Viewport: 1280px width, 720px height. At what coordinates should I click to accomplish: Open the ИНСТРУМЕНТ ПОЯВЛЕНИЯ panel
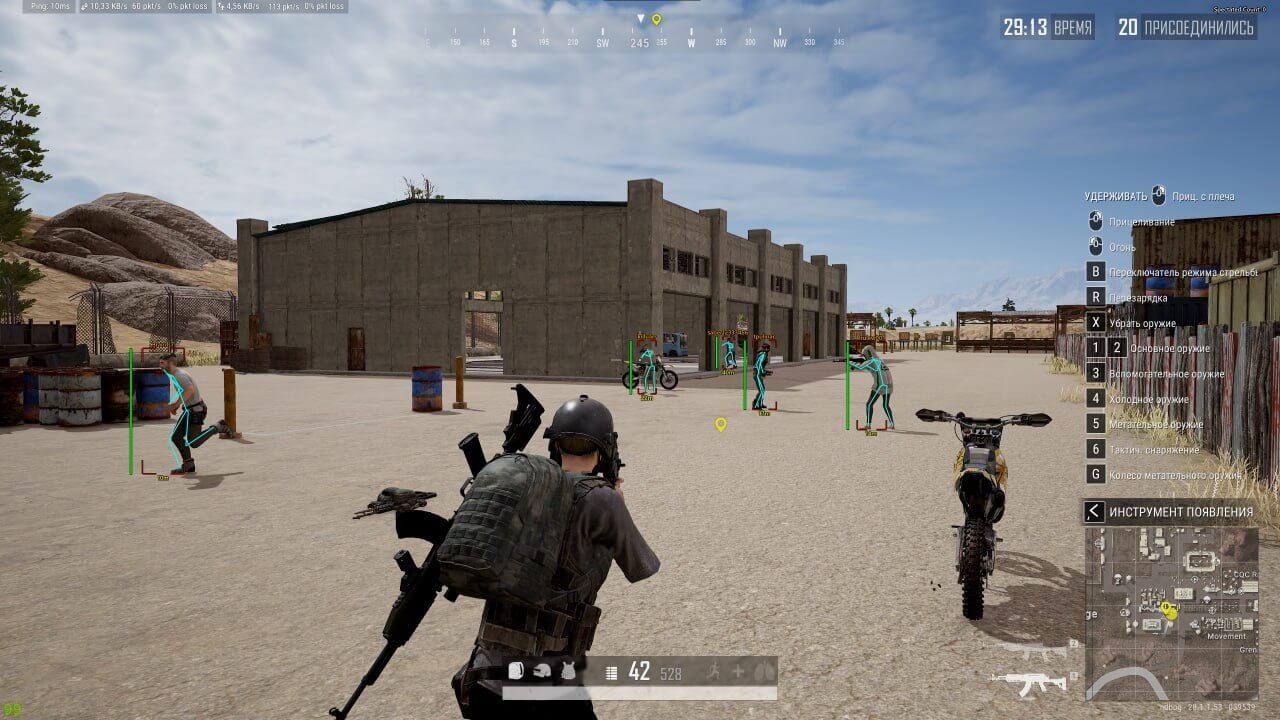coord(1180,509)
